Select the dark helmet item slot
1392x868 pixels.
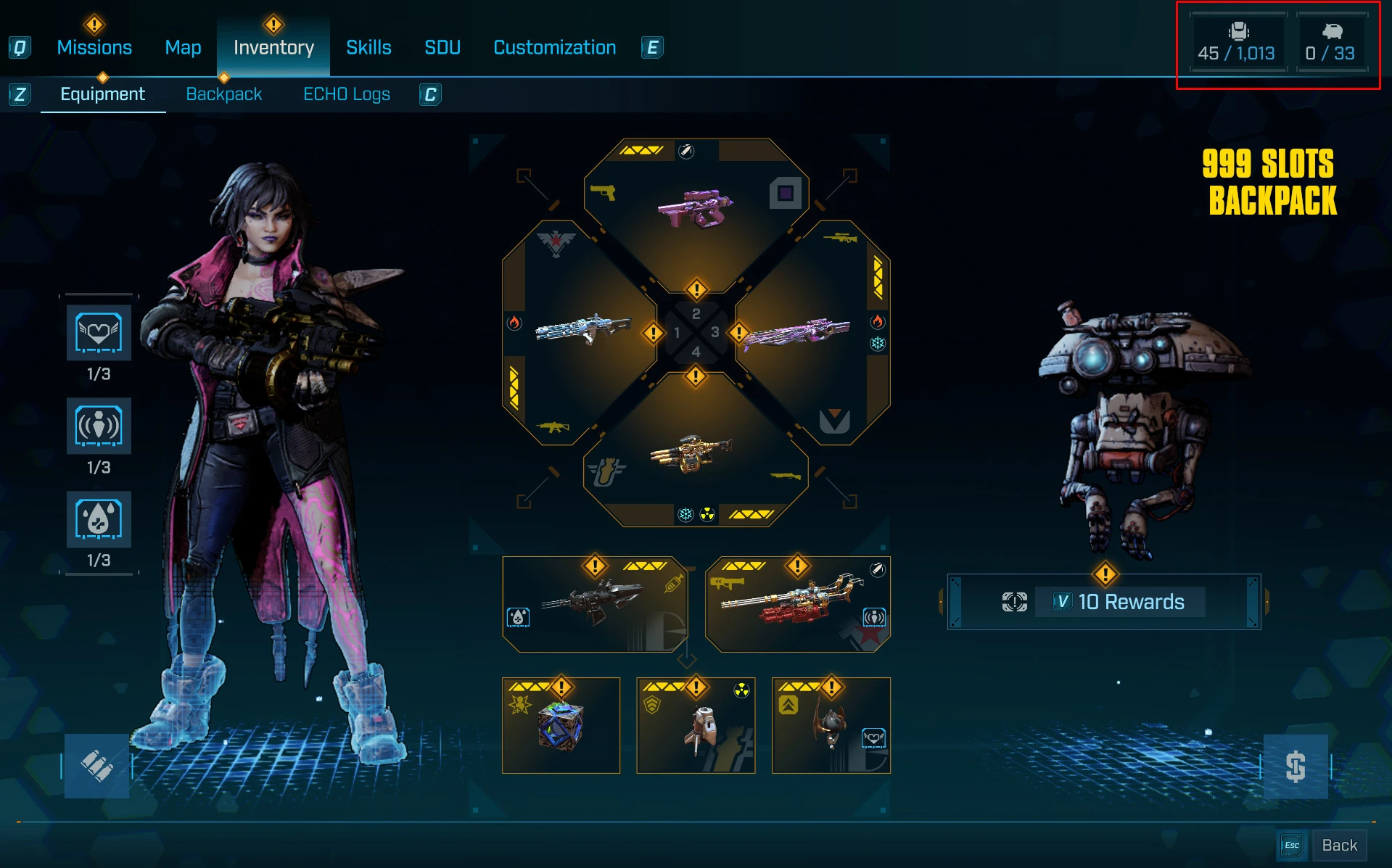click(831, 725)
